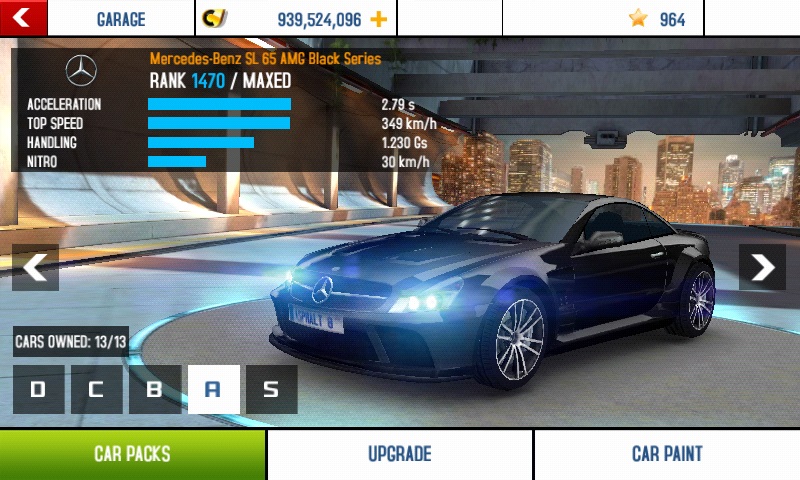Open Car Paint options

[x=667, y=454]
